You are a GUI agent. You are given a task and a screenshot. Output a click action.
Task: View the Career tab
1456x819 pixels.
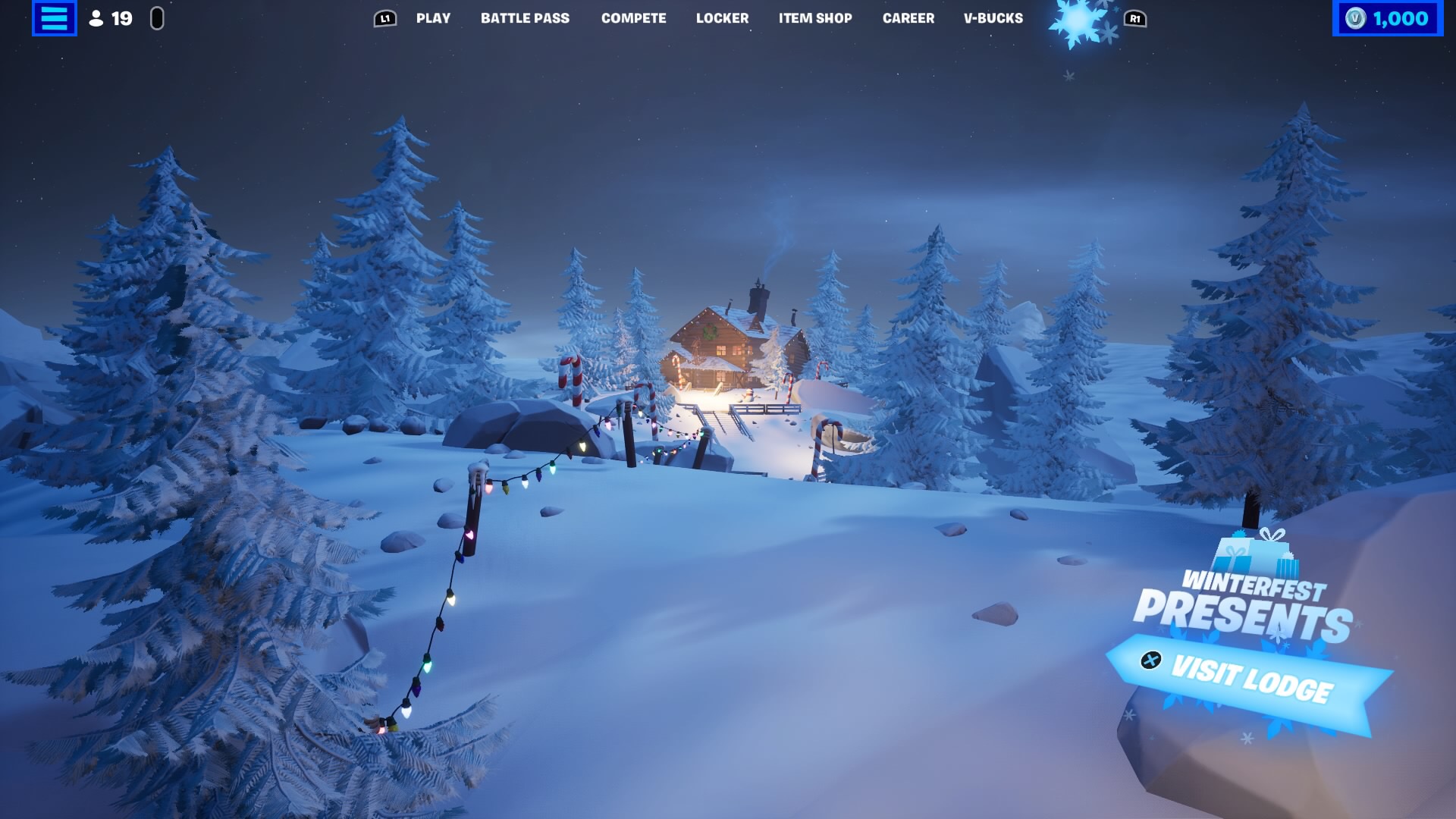click(x=908, y=18)
